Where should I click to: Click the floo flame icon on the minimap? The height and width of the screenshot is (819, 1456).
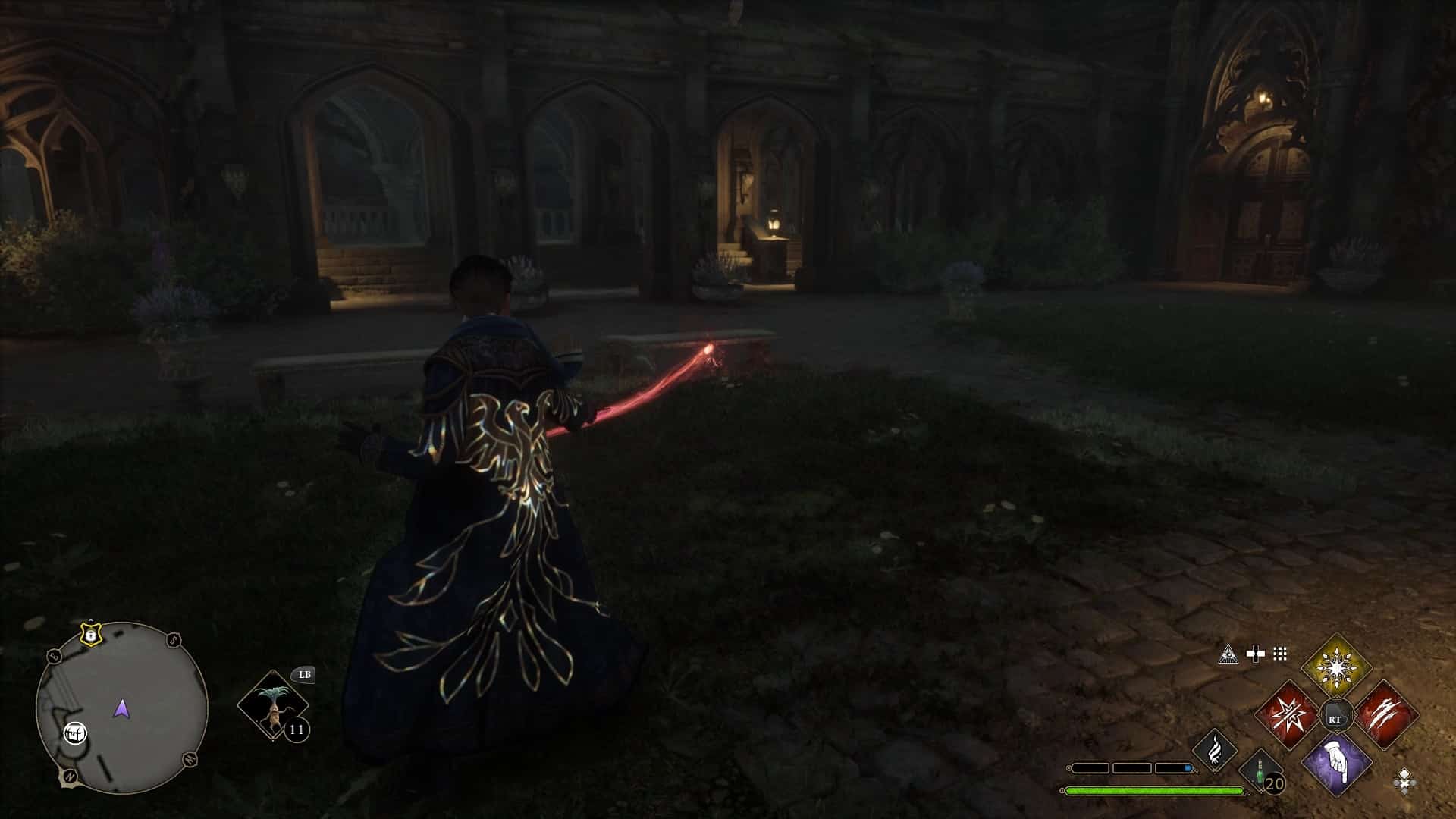click(75, 732)
